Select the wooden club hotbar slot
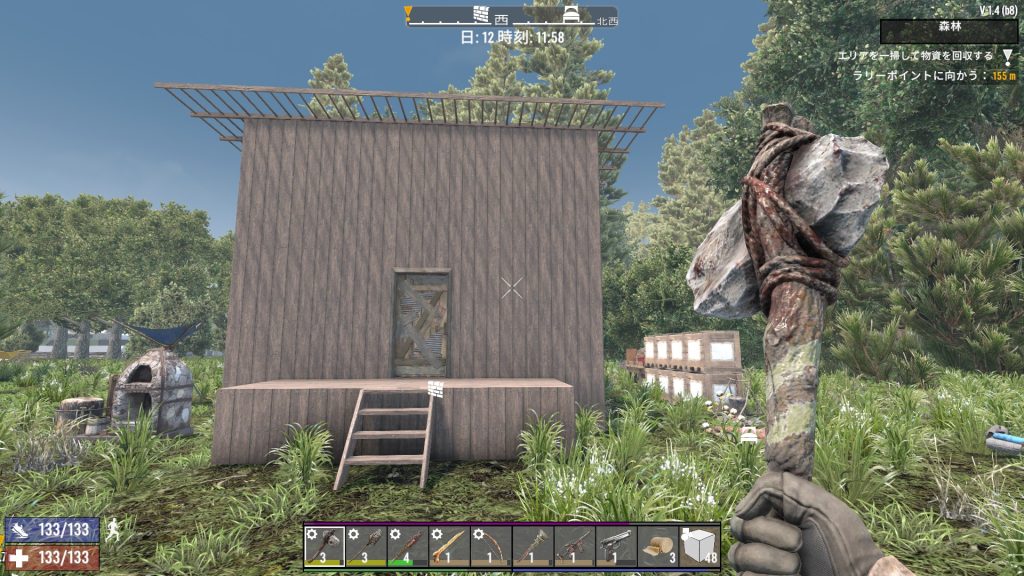This screenshot has width=1024, height=576. pos(366,547)
